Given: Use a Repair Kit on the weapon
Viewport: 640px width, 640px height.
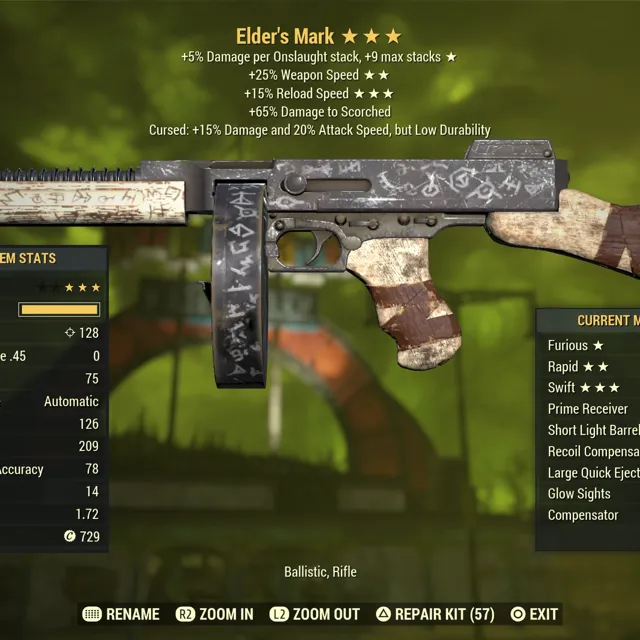Looking at the screenshot, I should pos(435,614).
